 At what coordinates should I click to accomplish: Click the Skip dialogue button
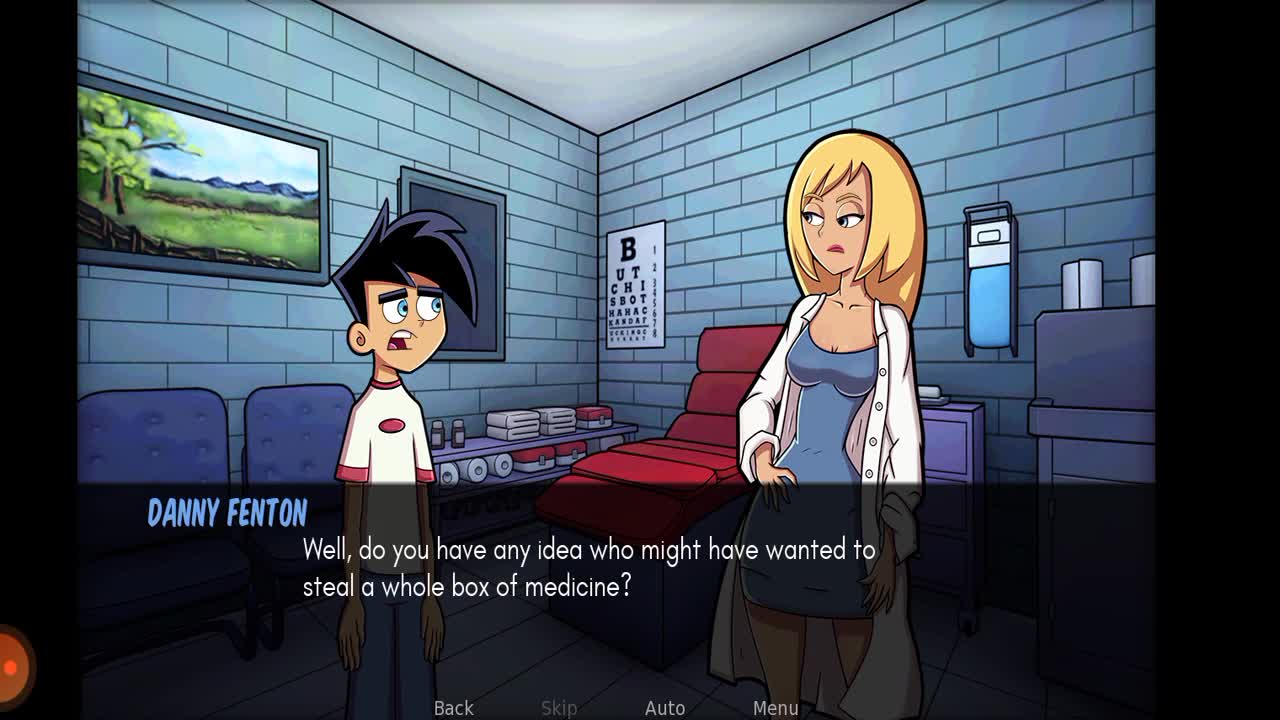(559, 708)
